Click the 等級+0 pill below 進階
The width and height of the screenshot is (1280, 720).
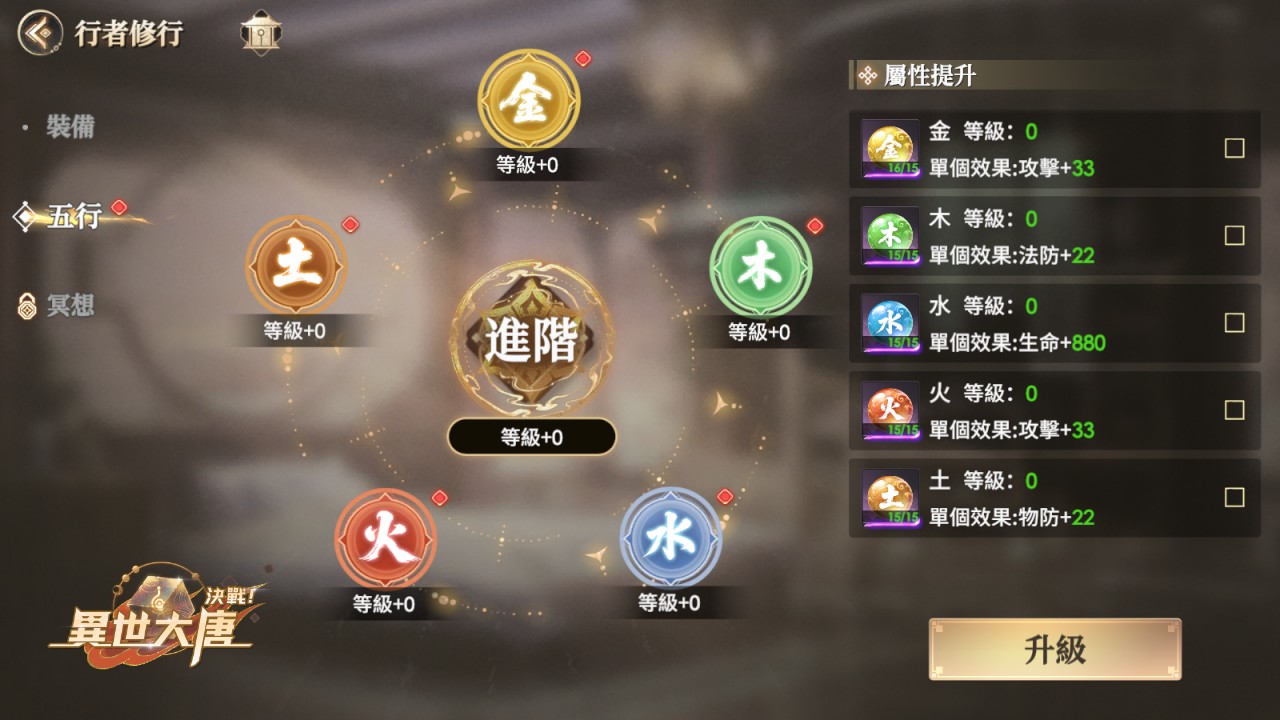point(530,436)
